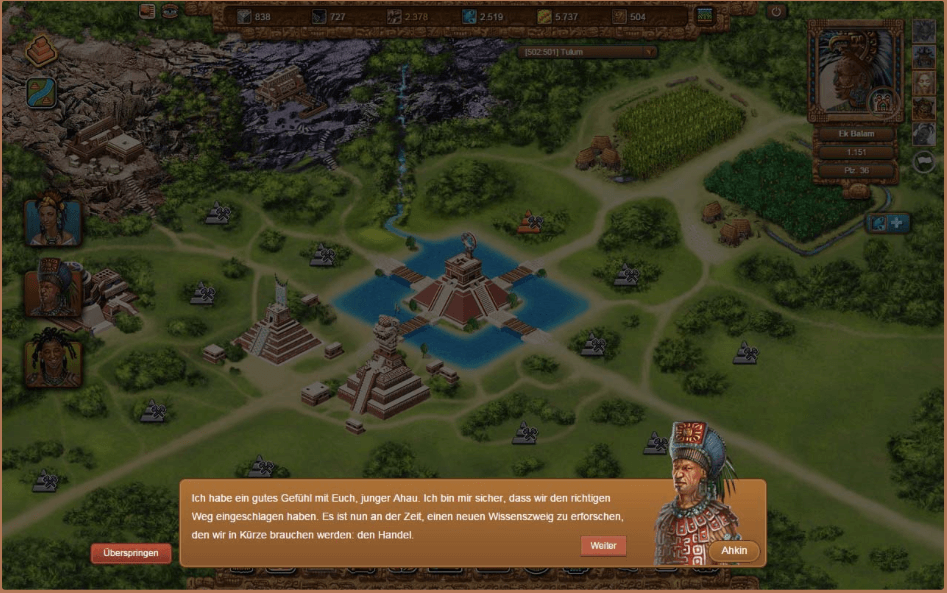The width and height of the screenshot is (947, 593).
Task: Open the river world map icon
Action: [x=42, y=93]
